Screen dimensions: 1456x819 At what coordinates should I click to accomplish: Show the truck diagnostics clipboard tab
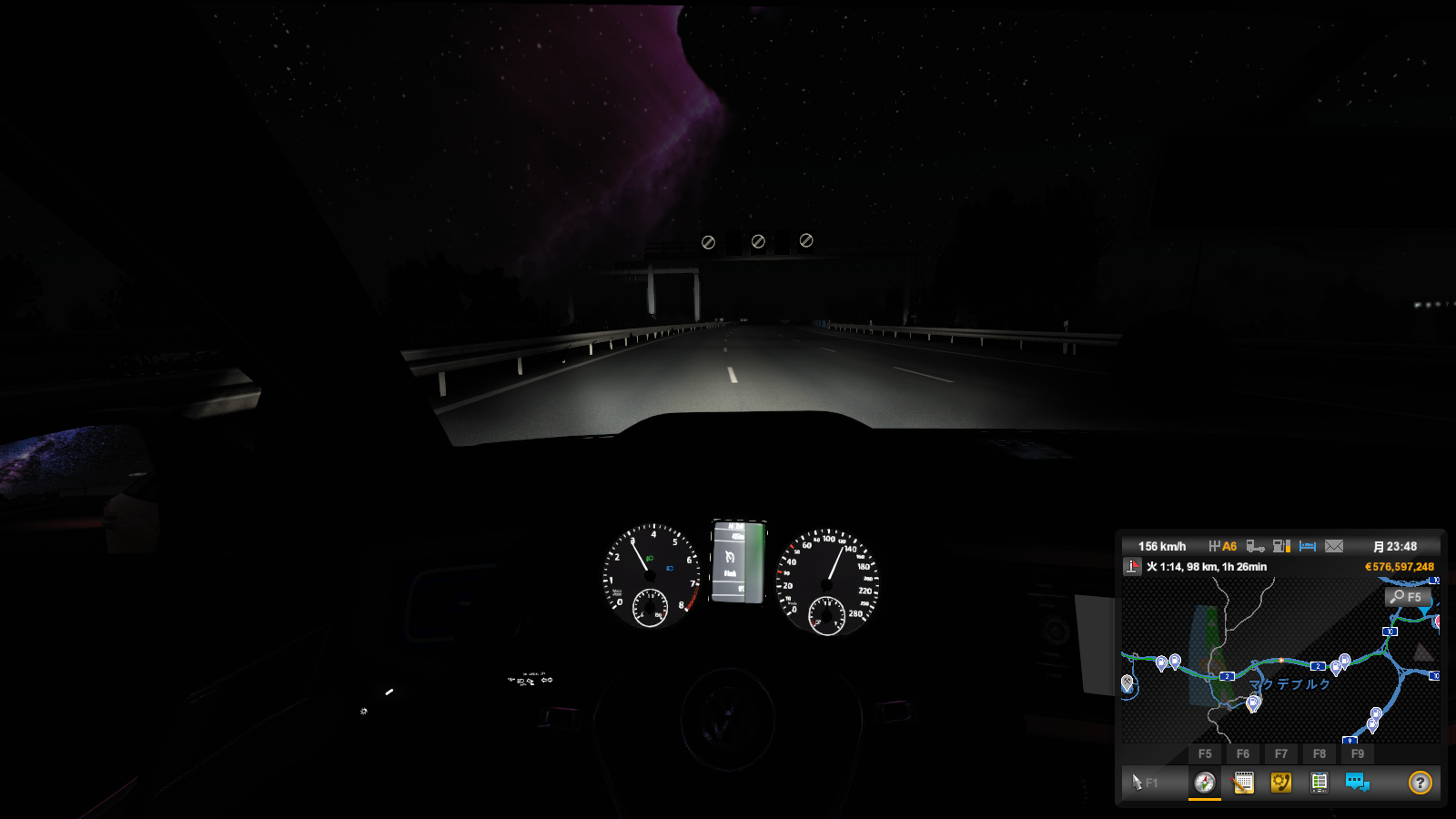point(1319,783)
